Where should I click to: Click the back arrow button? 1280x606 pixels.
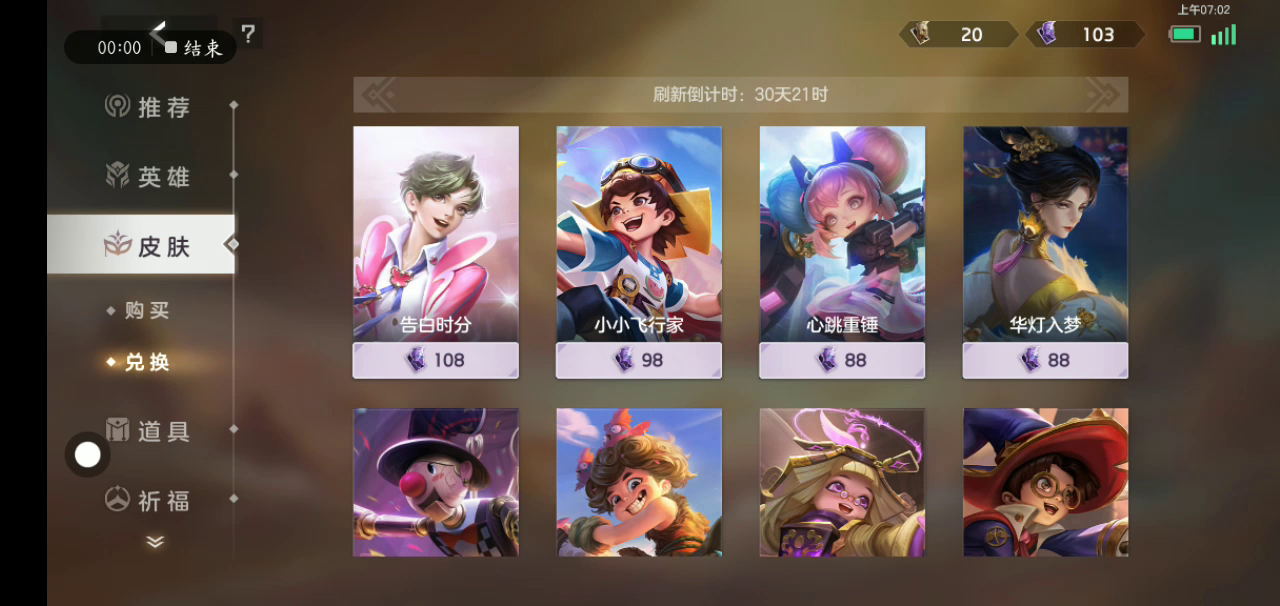point(158,31)
